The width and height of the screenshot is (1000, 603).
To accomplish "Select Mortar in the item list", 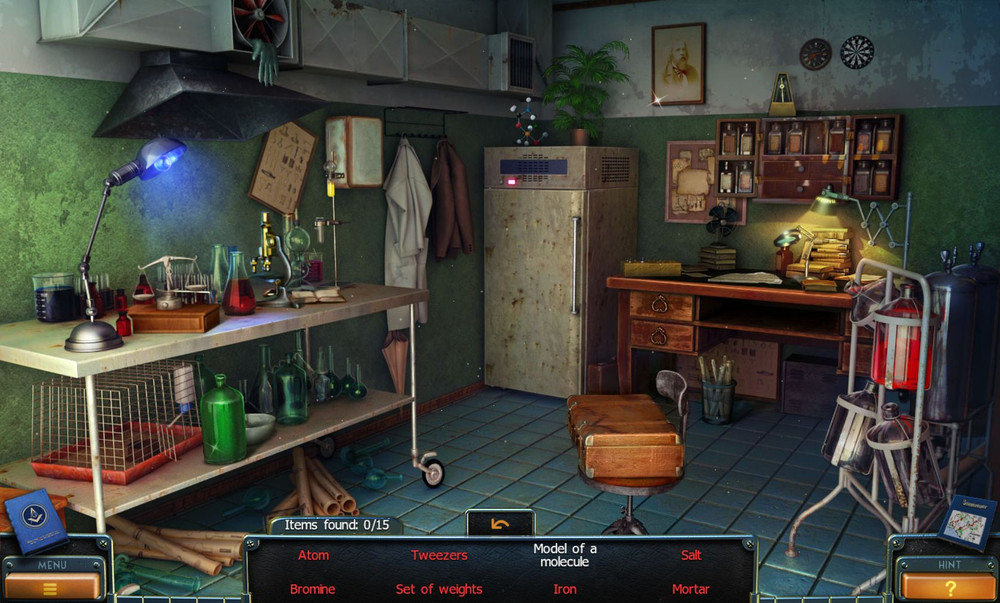I will [691, 589].
